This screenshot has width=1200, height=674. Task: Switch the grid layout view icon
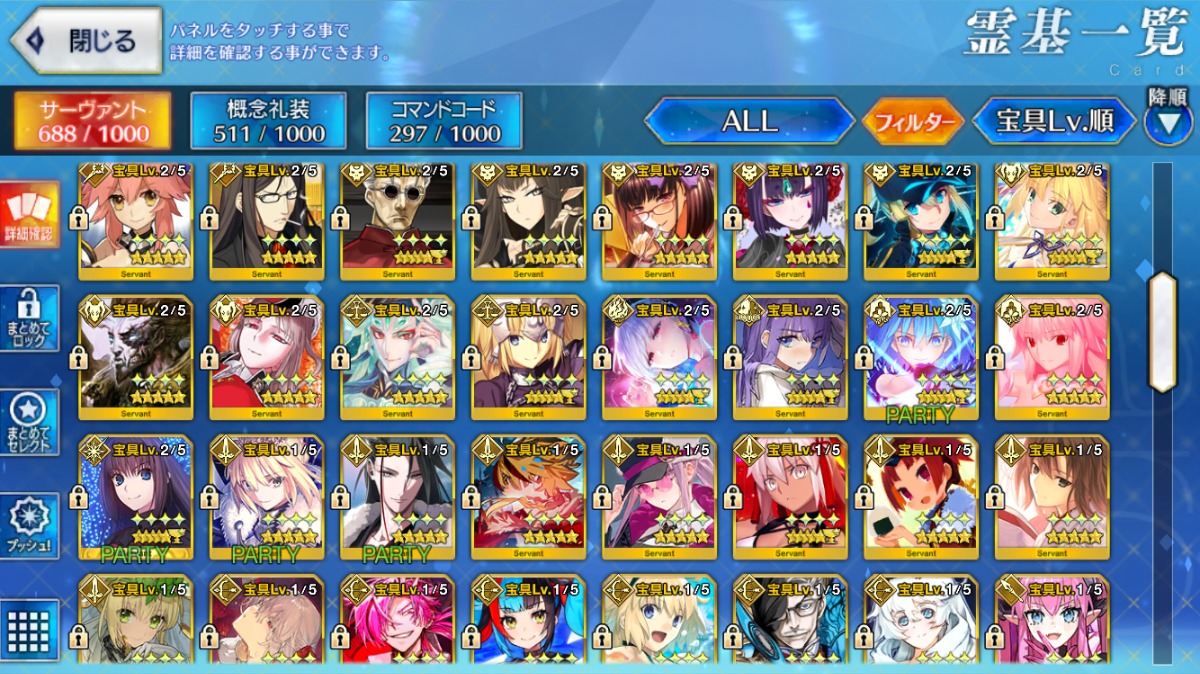pyautogui.click(x=30, y=629)
